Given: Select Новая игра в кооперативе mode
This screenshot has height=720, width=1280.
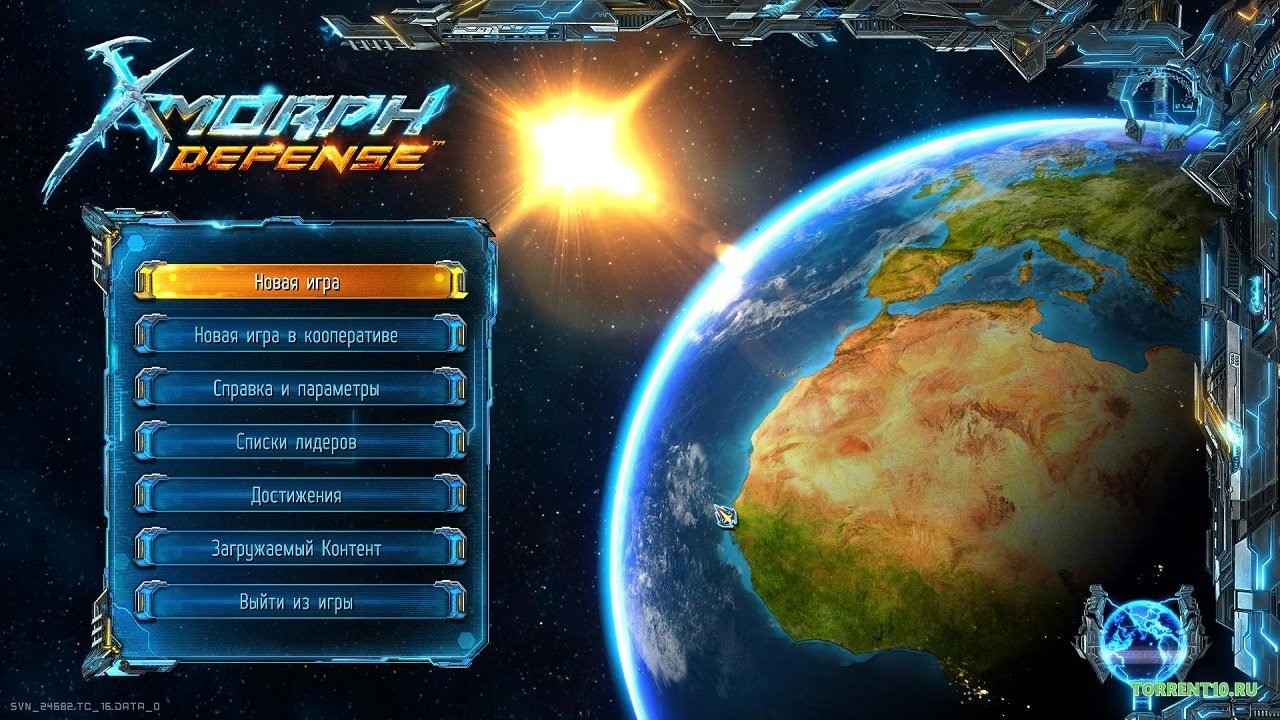Looking at the screenshot, I should (302, 336).
